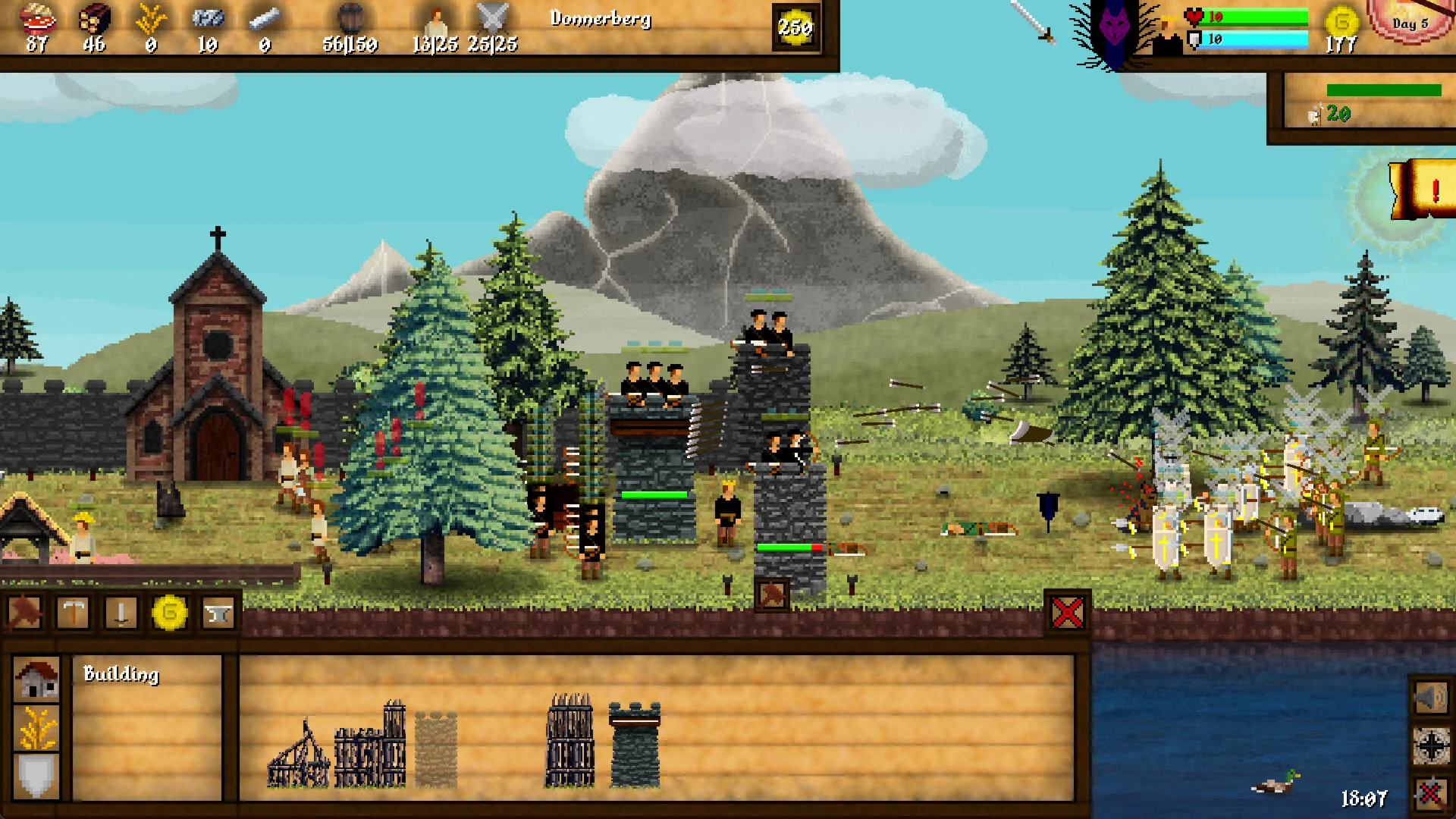Close the build panel with red X
1456x819 pixels.
[x=1067, y=612]
